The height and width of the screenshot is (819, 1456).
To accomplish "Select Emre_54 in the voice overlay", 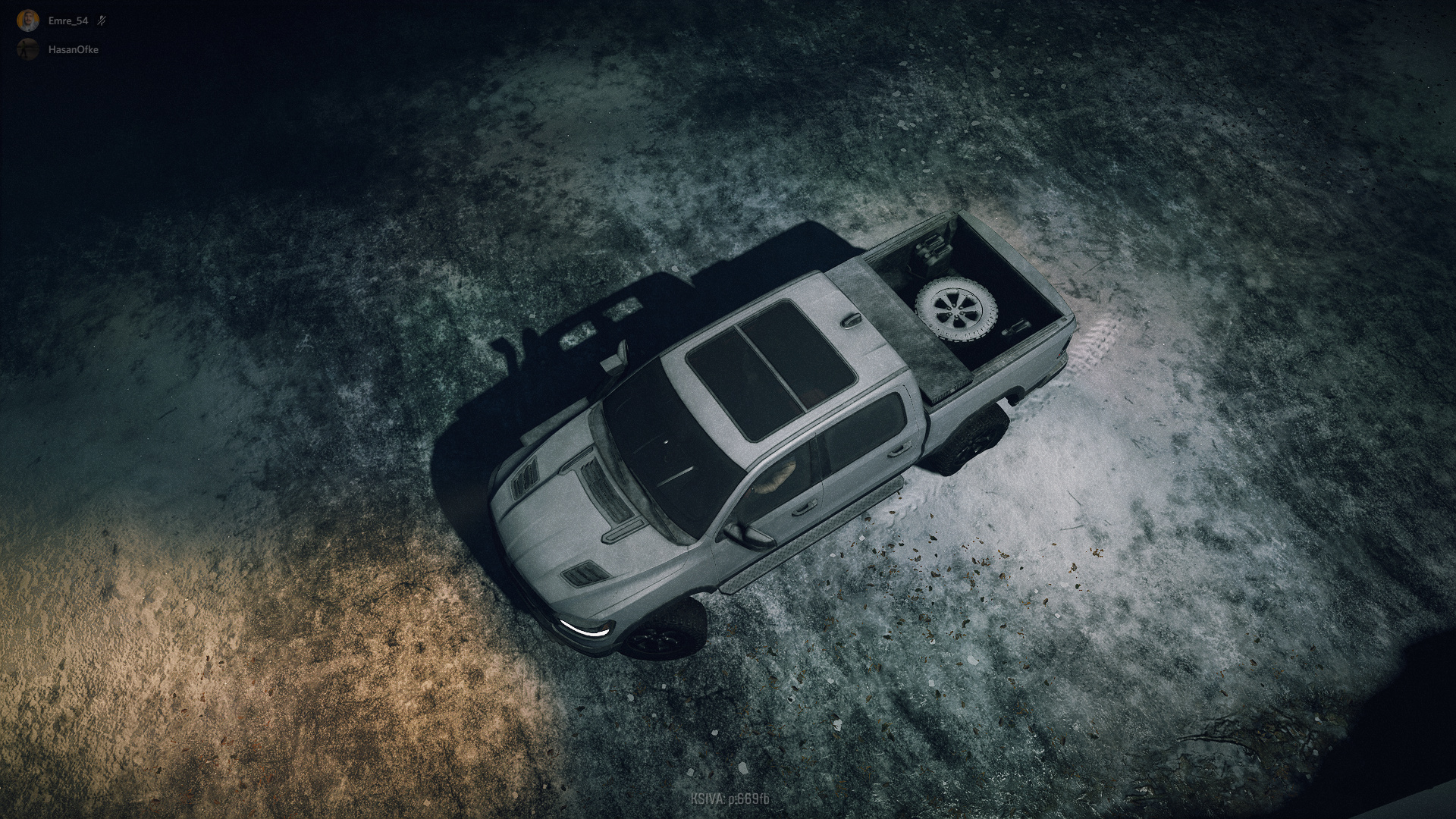I will (x=67, y=21).
